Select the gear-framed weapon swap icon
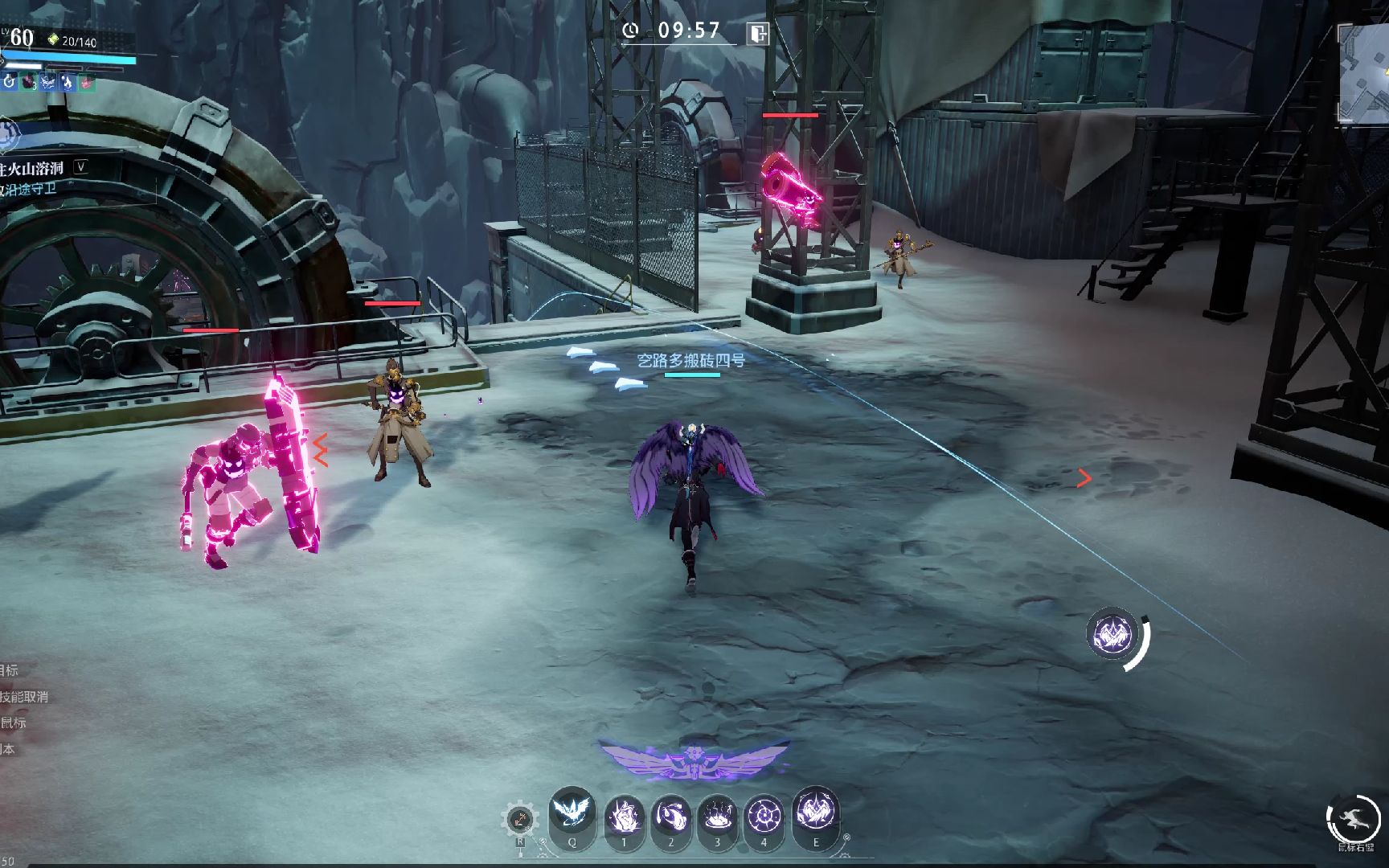The height and width of the screenshot is (868, 1389). (519, 821)
